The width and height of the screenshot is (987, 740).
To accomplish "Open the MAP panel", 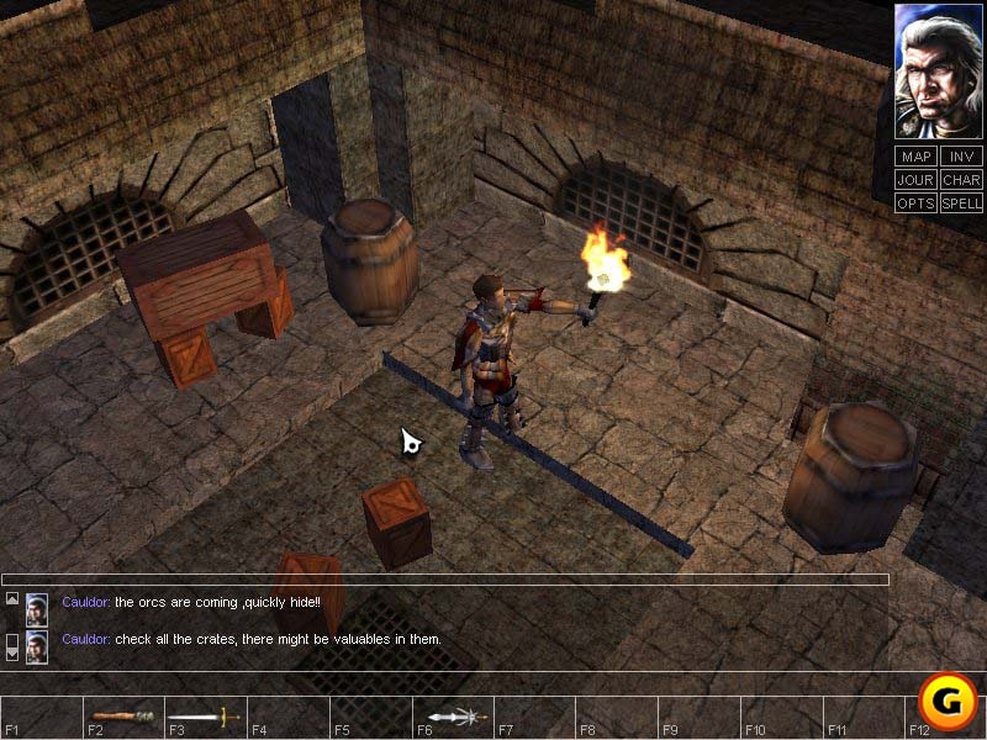I will click(x=916, y=157).
